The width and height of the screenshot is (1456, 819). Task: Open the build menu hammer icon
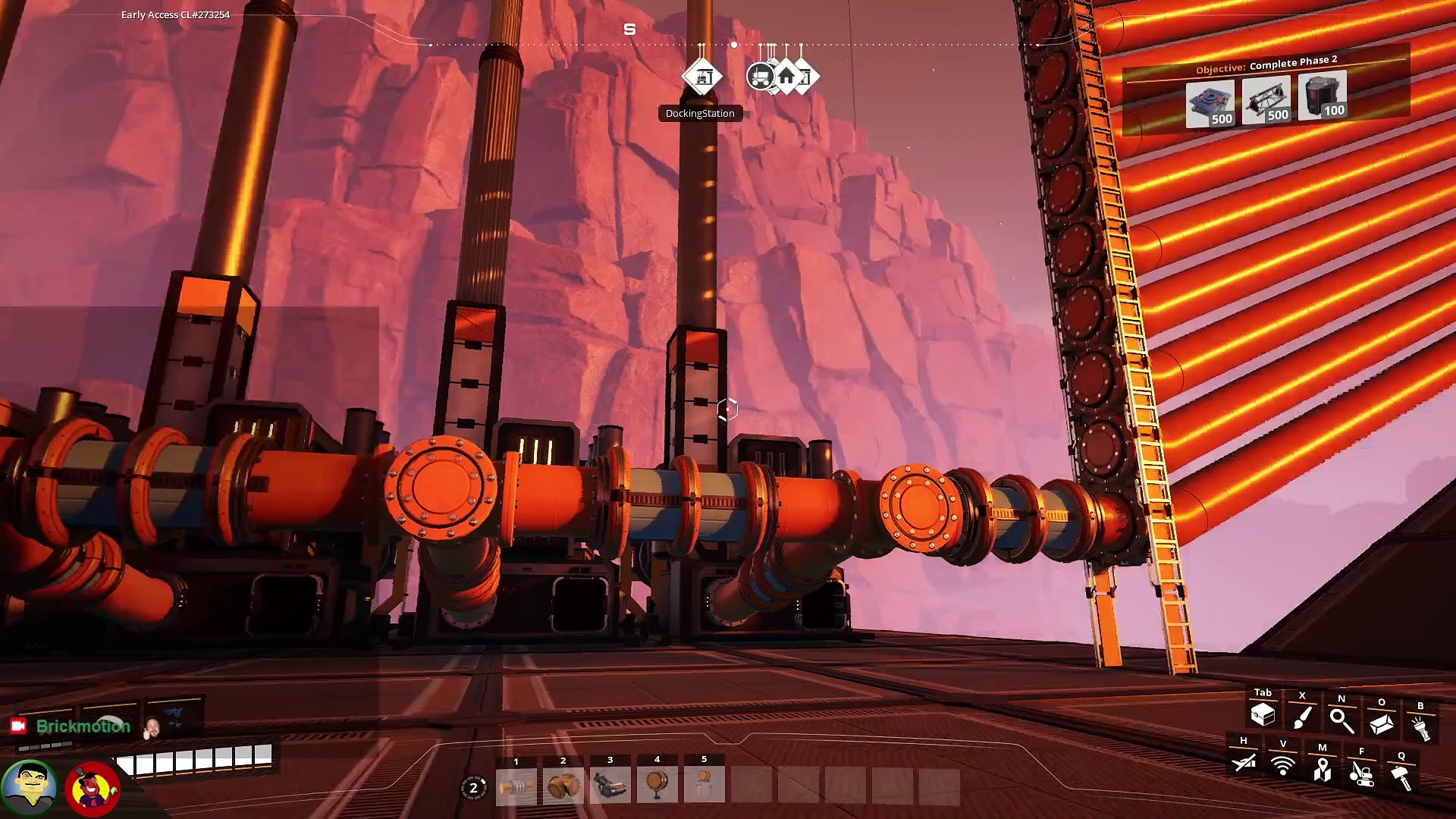click(x=1401, y=777)
